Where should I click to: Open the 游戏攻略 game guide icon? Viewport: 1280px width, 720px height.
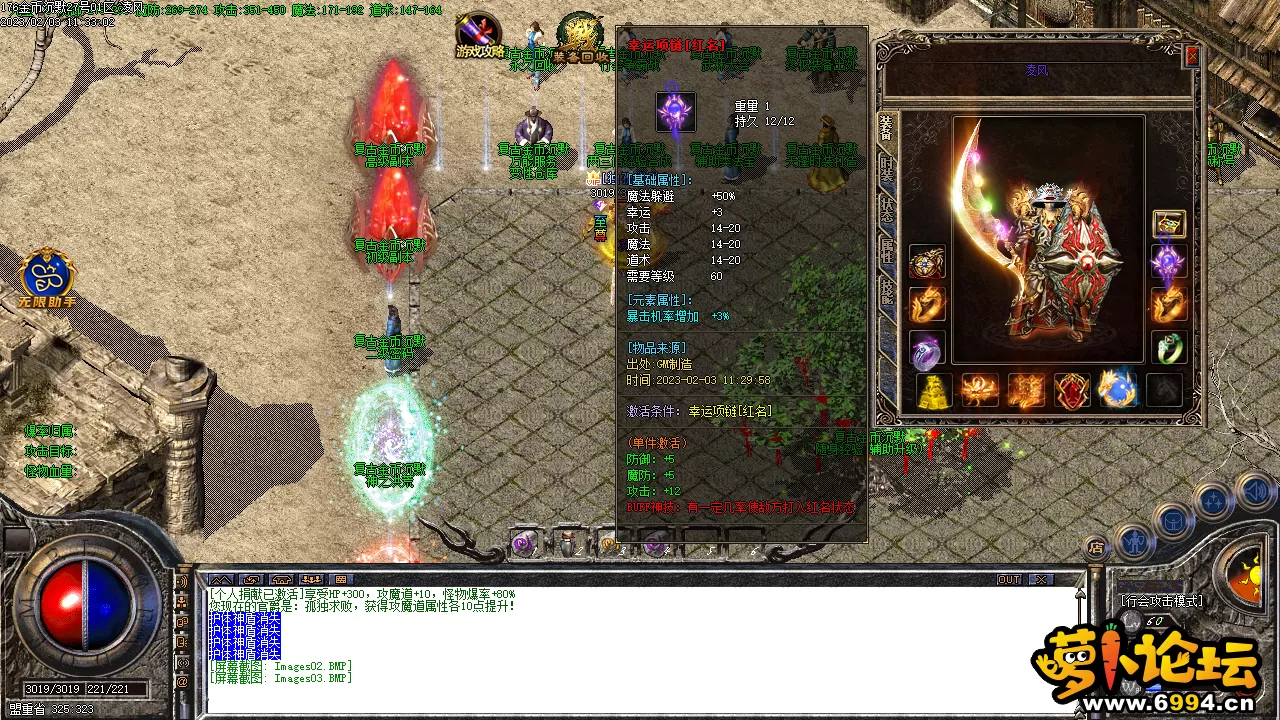[x=479, y=36]
